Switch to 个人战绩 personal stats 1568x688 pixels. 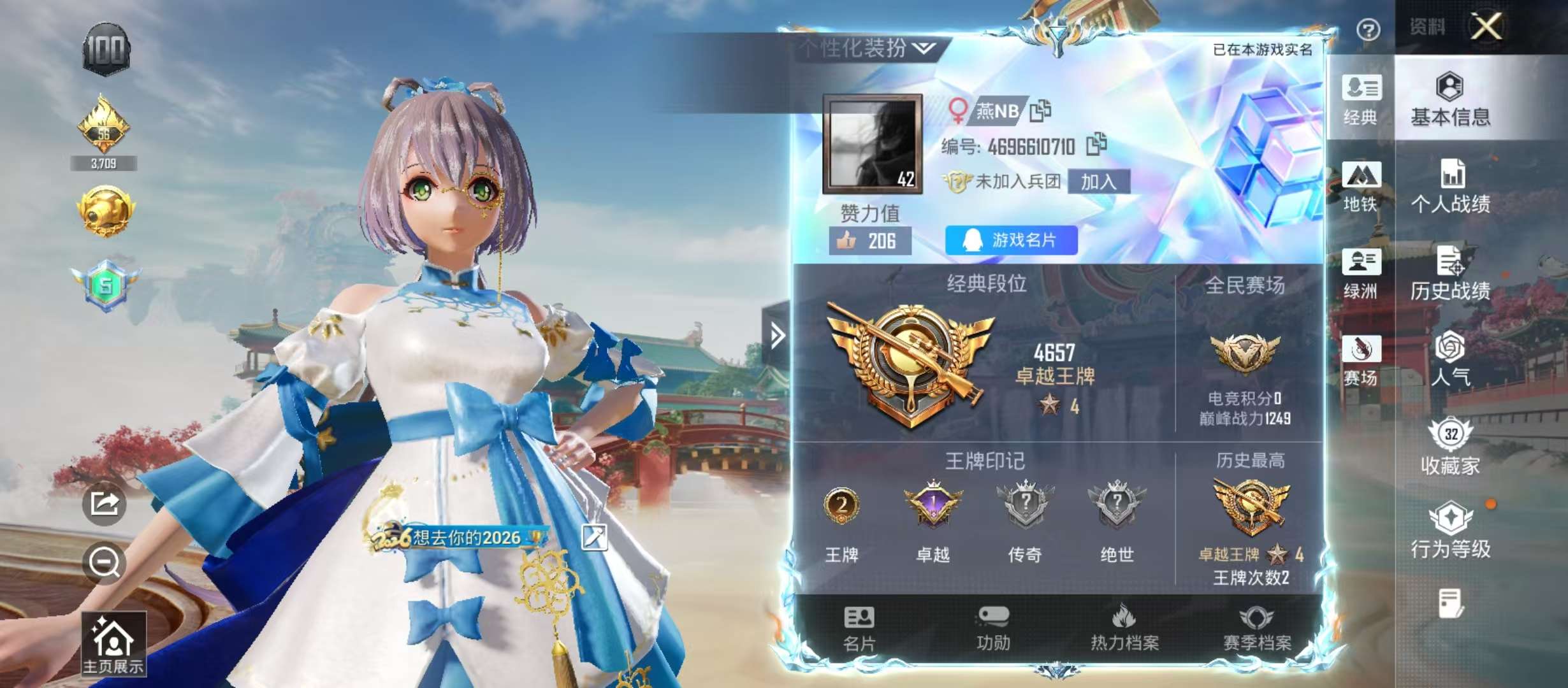1450,186
